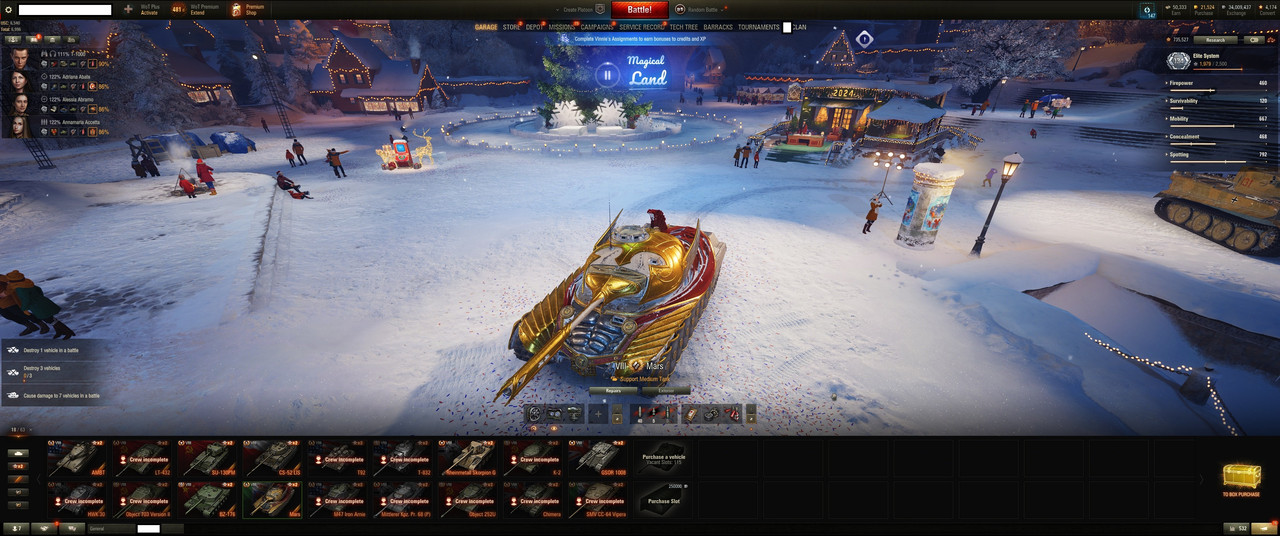Open the Tech Tree tab

click(684, 27)
